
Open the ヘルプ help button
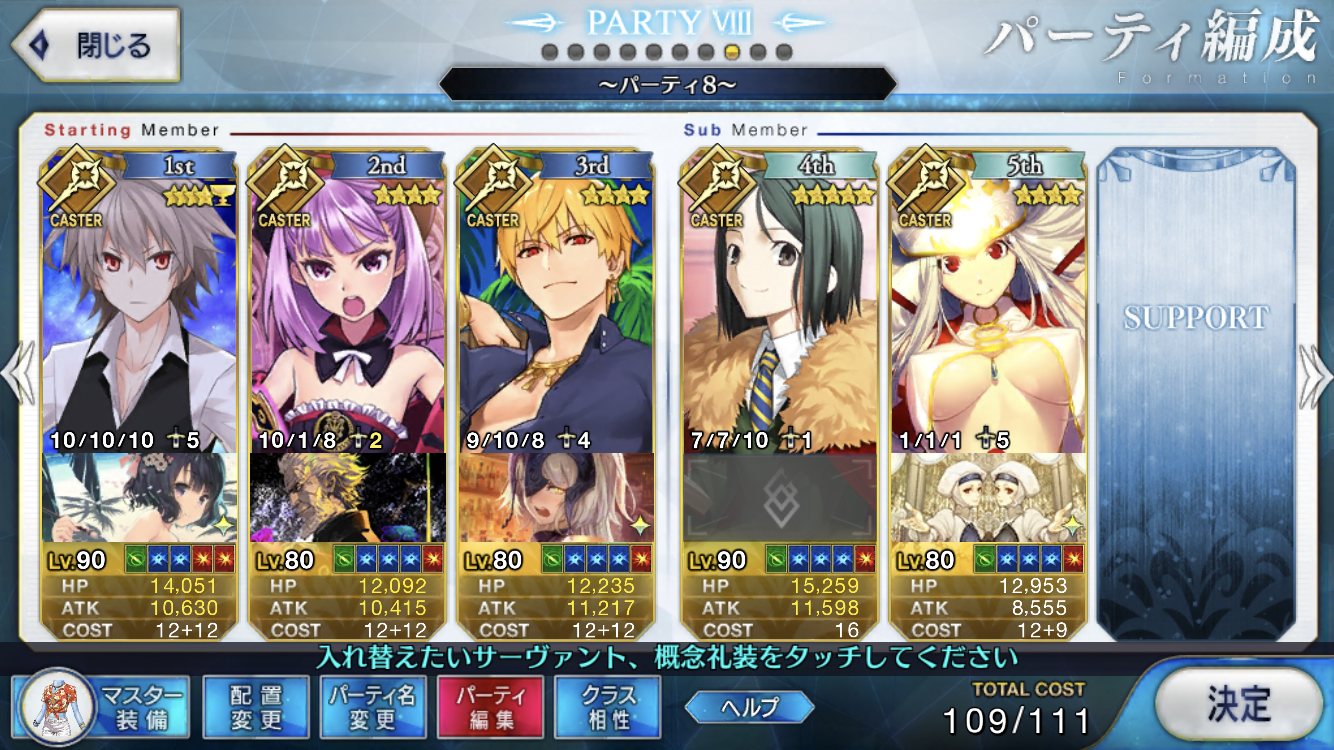click(x=748, y=706)
